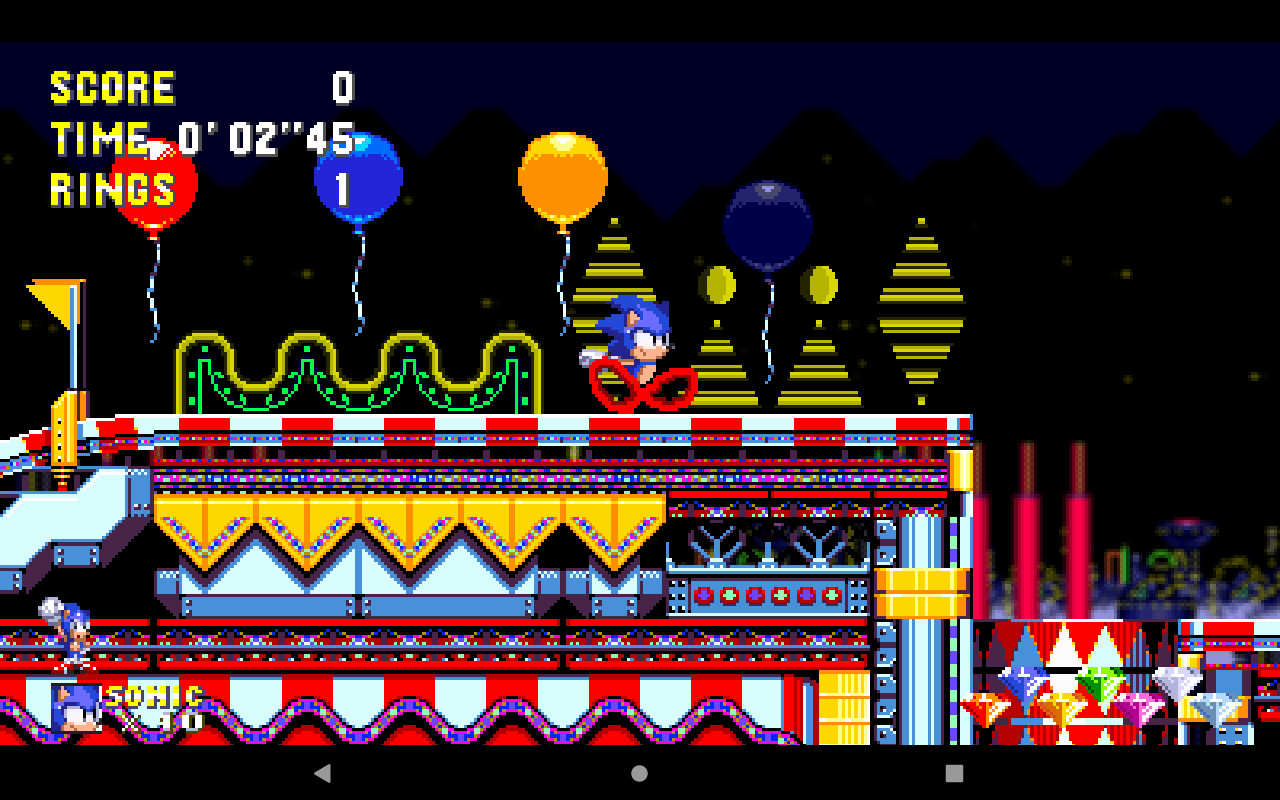
Task: Click the dark purple balloon on the right
Action: click(x=766, y=223)
